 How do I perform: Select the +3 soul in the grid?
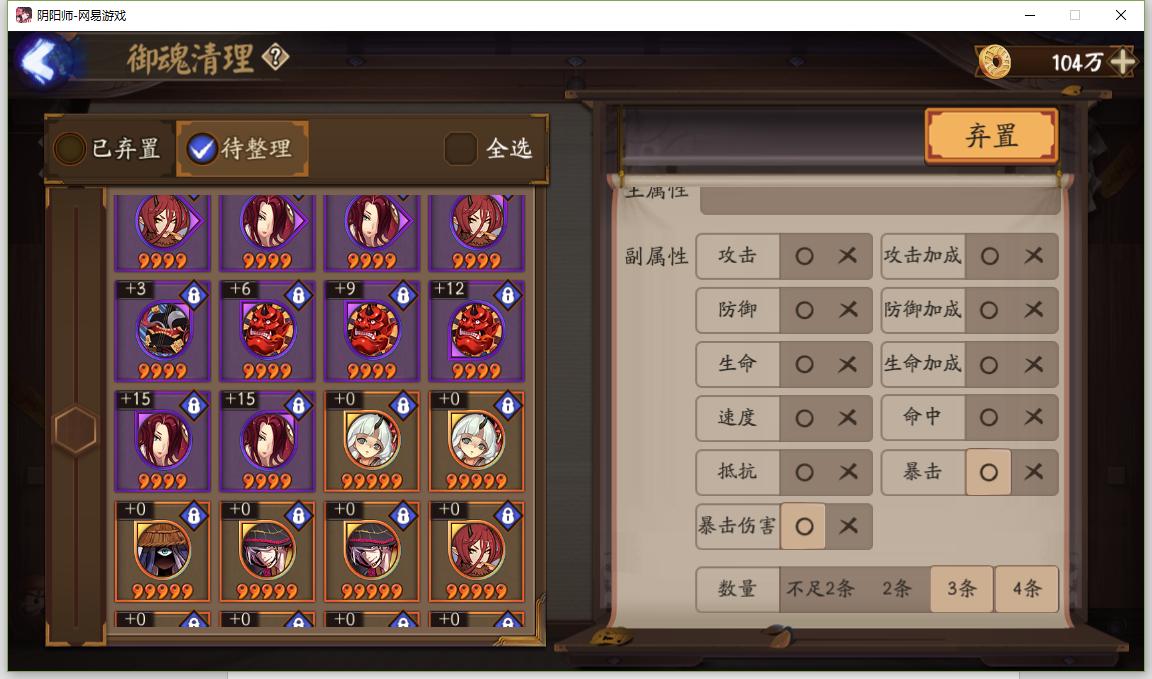click(163, 331)
